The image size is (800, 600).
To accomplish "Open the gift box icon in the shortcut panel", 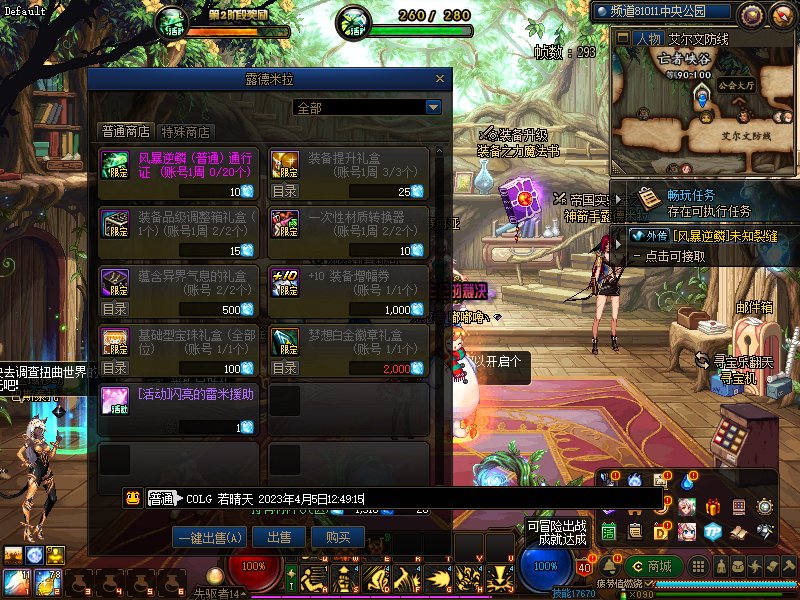I will 713,507.
